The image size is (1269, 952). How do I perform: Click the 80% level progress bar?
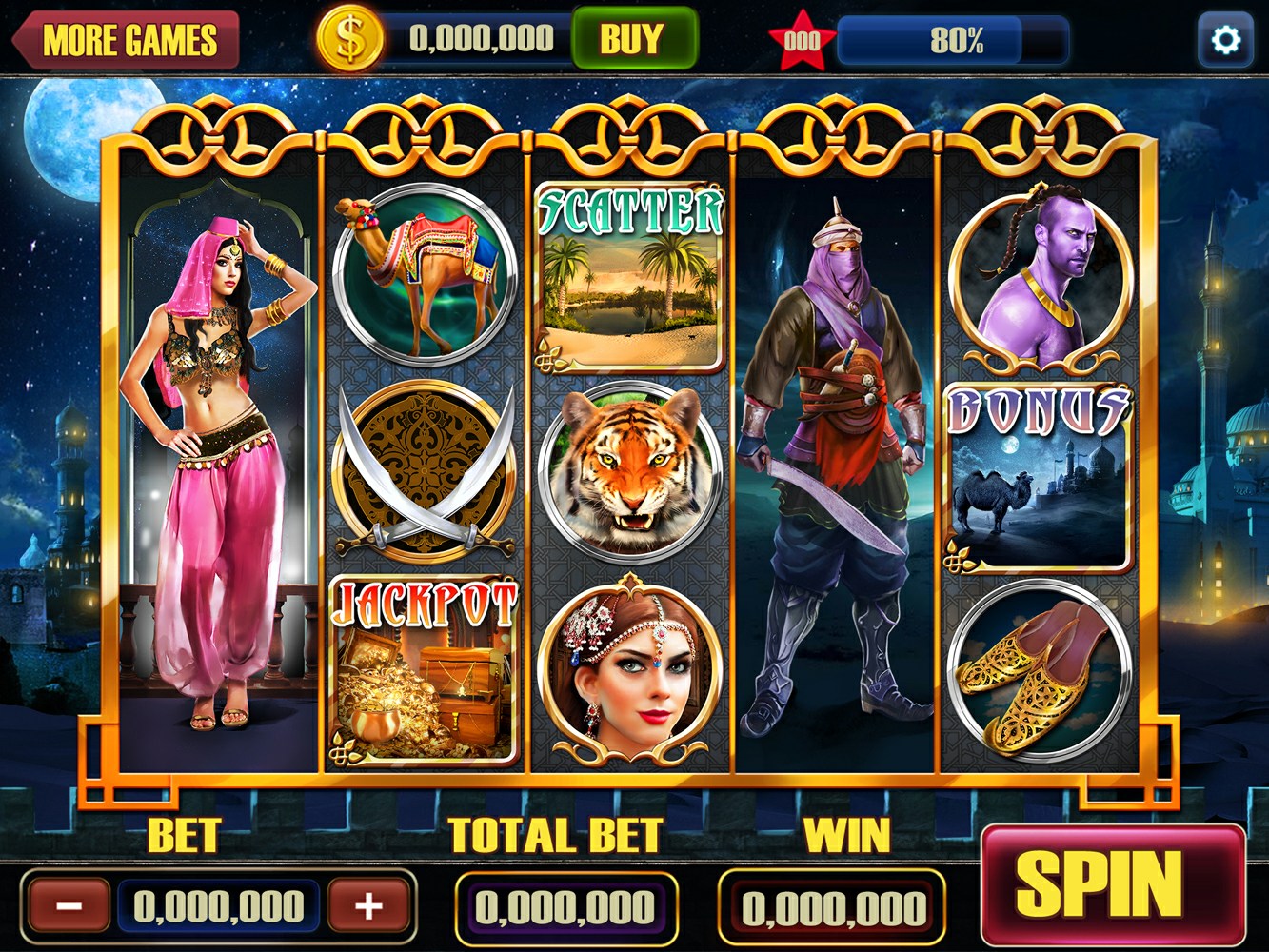coord(928,40)
